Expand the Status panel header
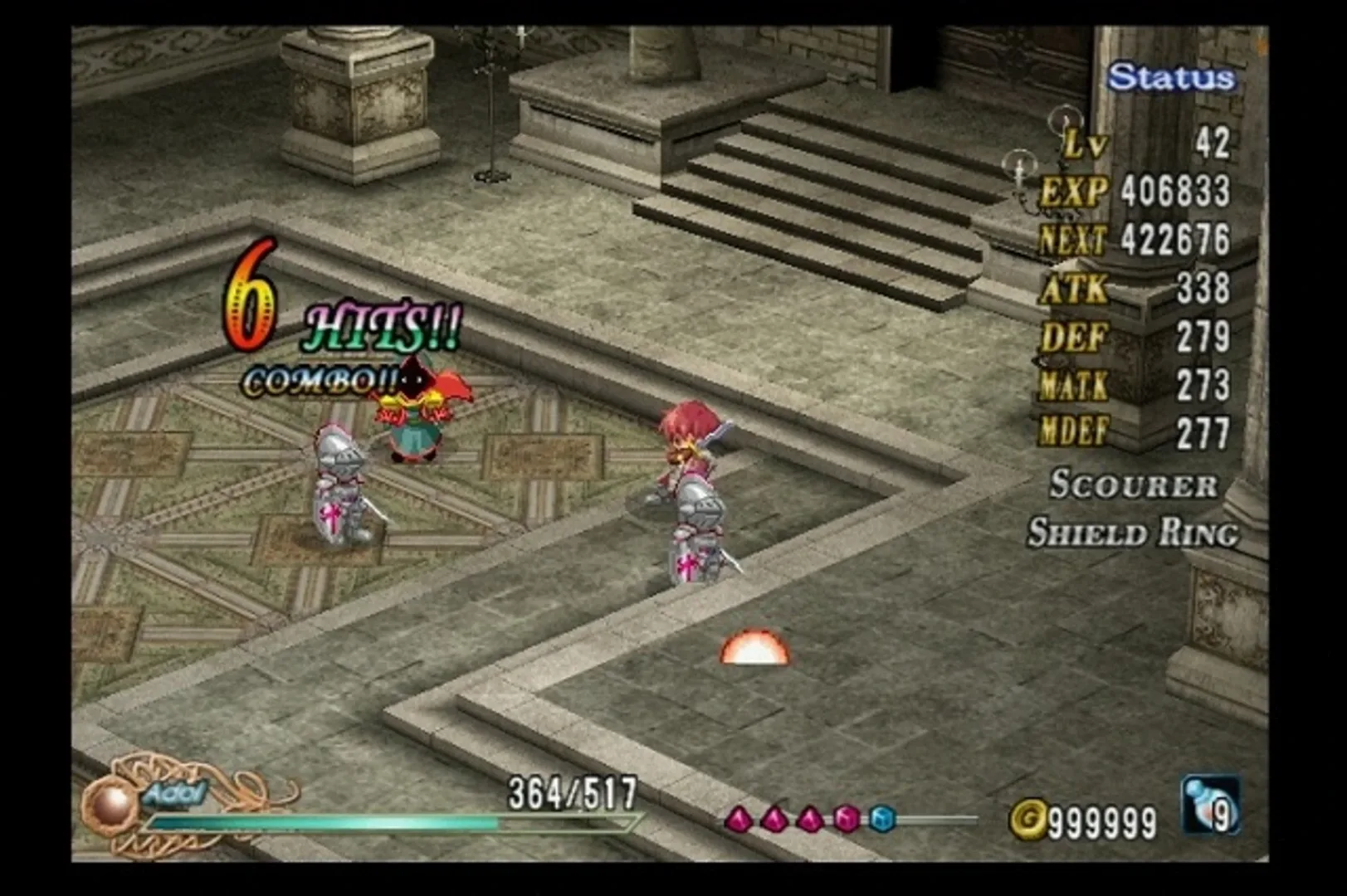Image resolution: width=1347 pixels, height=896 pixels. pos(1171,75)
